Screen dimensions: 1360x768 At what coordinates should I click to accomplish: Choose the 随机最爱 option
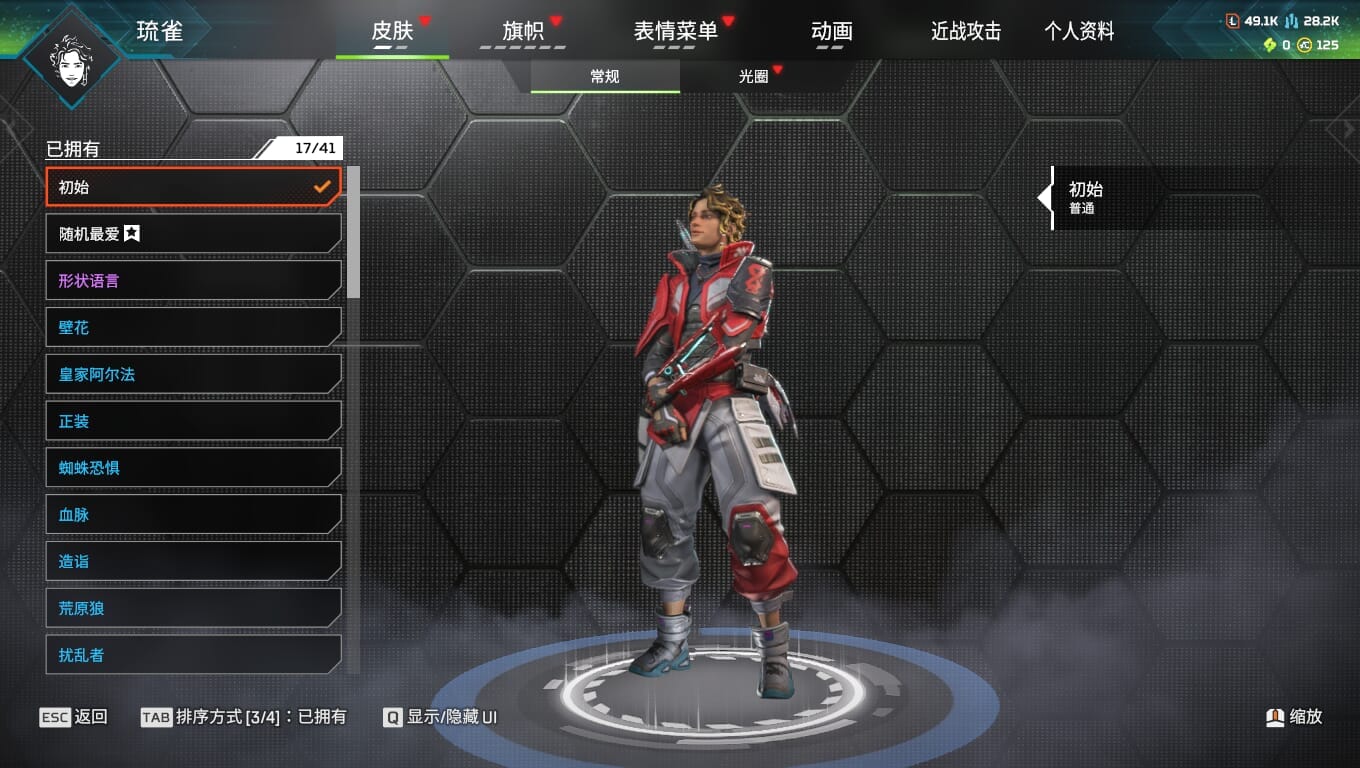(x=193, y=234)
